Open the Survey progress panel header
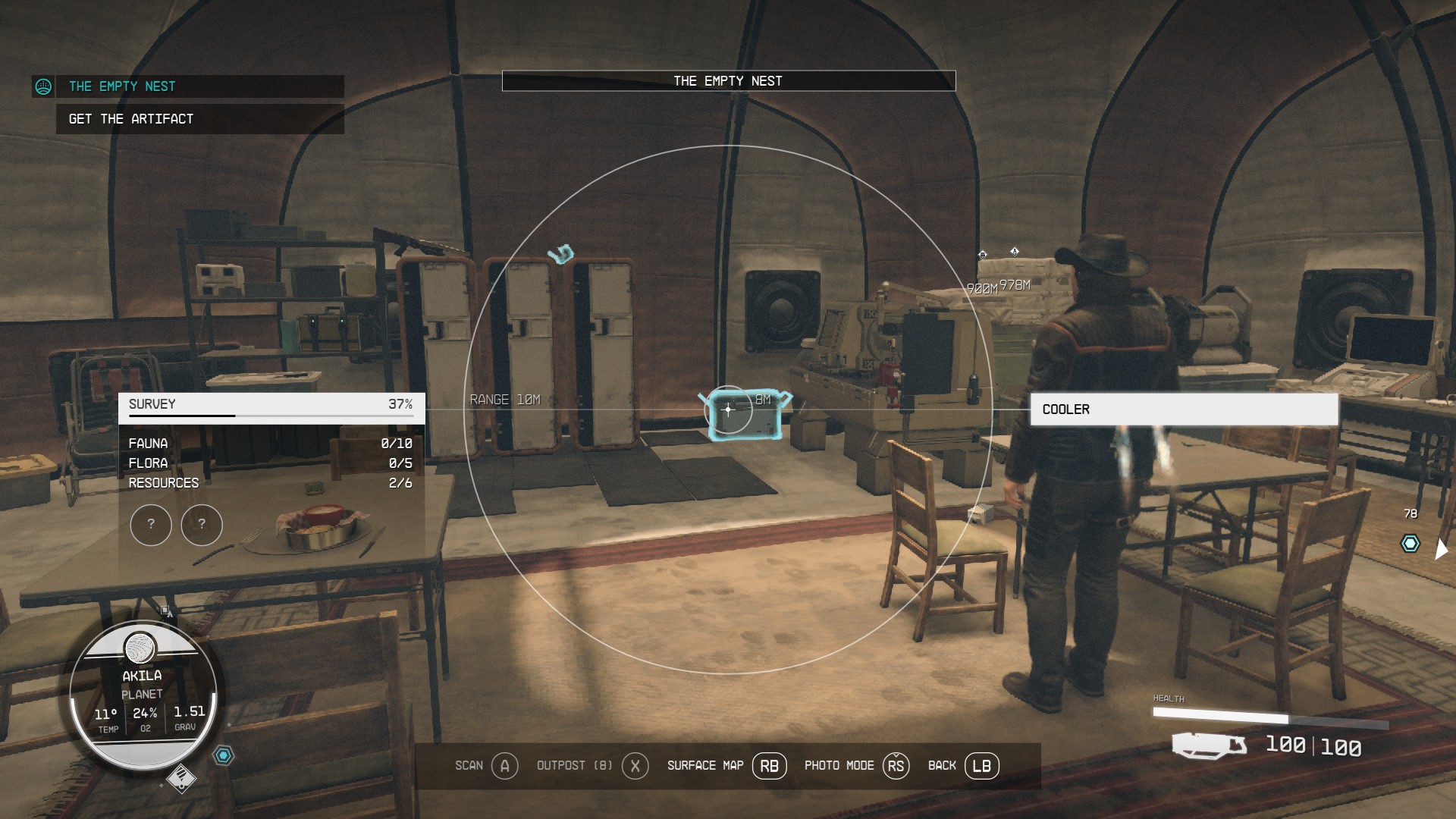 tap(271, 405)
